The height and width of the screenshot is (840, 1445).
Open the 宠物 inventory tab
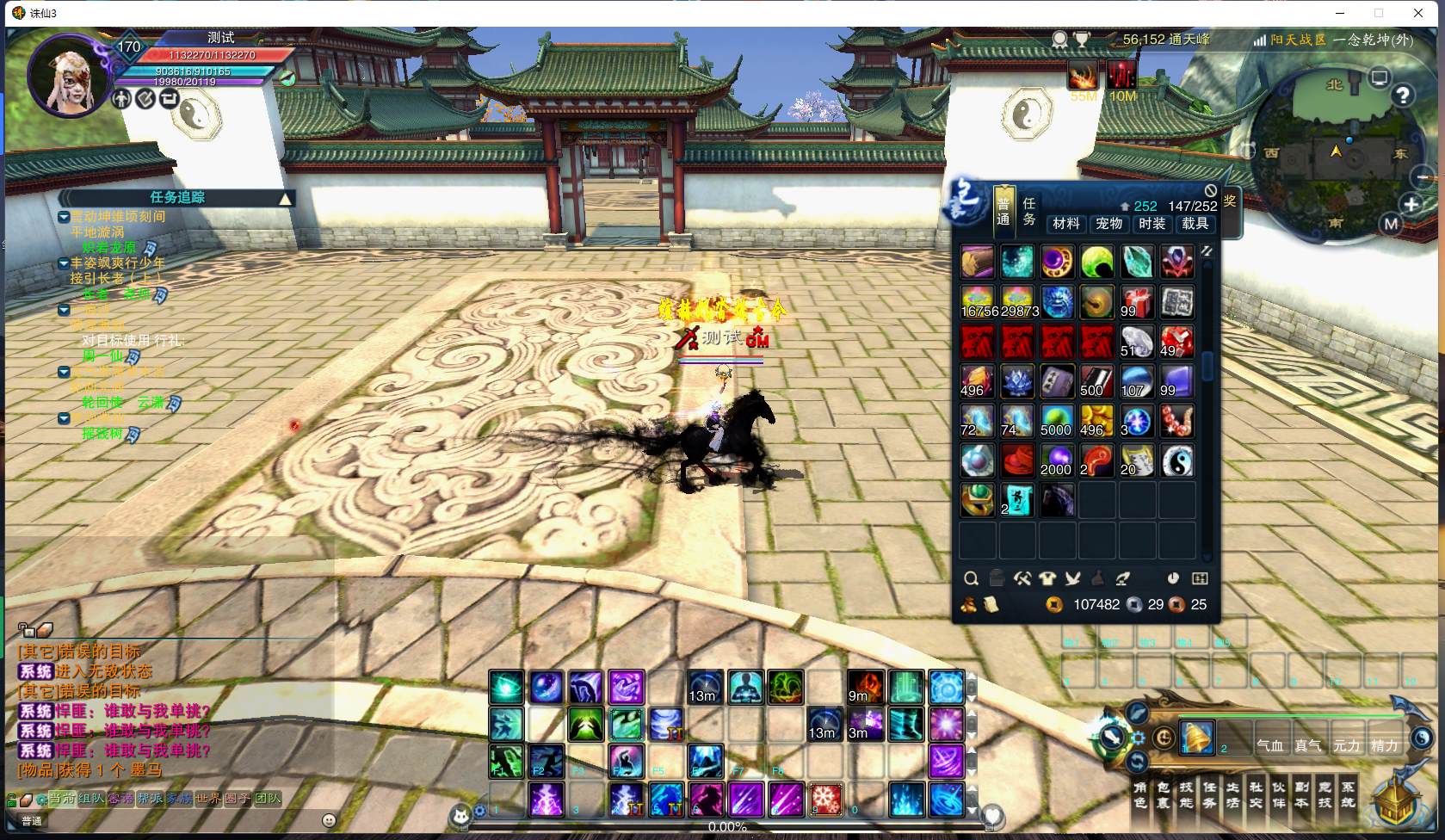pos(1108,224)
